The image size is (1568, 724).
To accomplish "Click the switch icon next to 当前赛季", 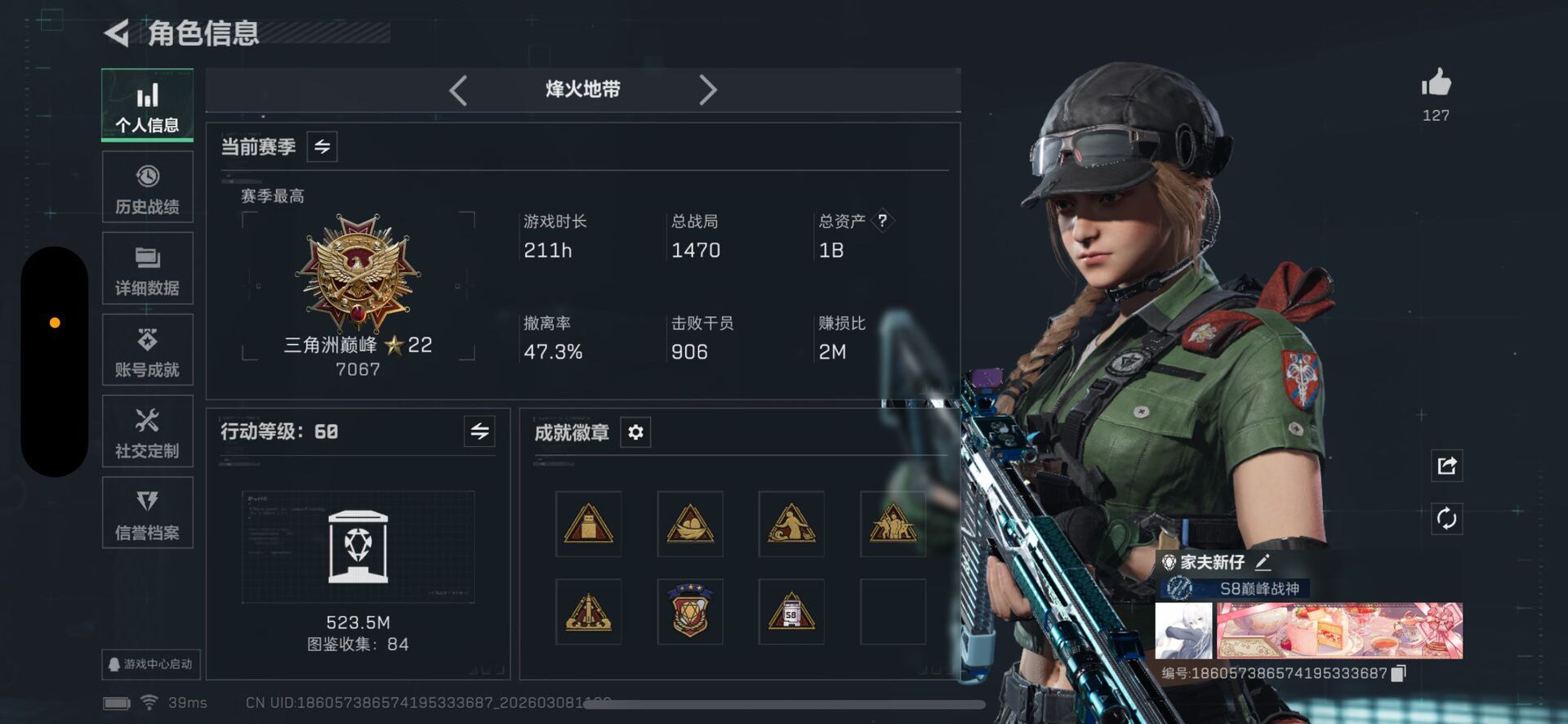I will pos(321,147).
